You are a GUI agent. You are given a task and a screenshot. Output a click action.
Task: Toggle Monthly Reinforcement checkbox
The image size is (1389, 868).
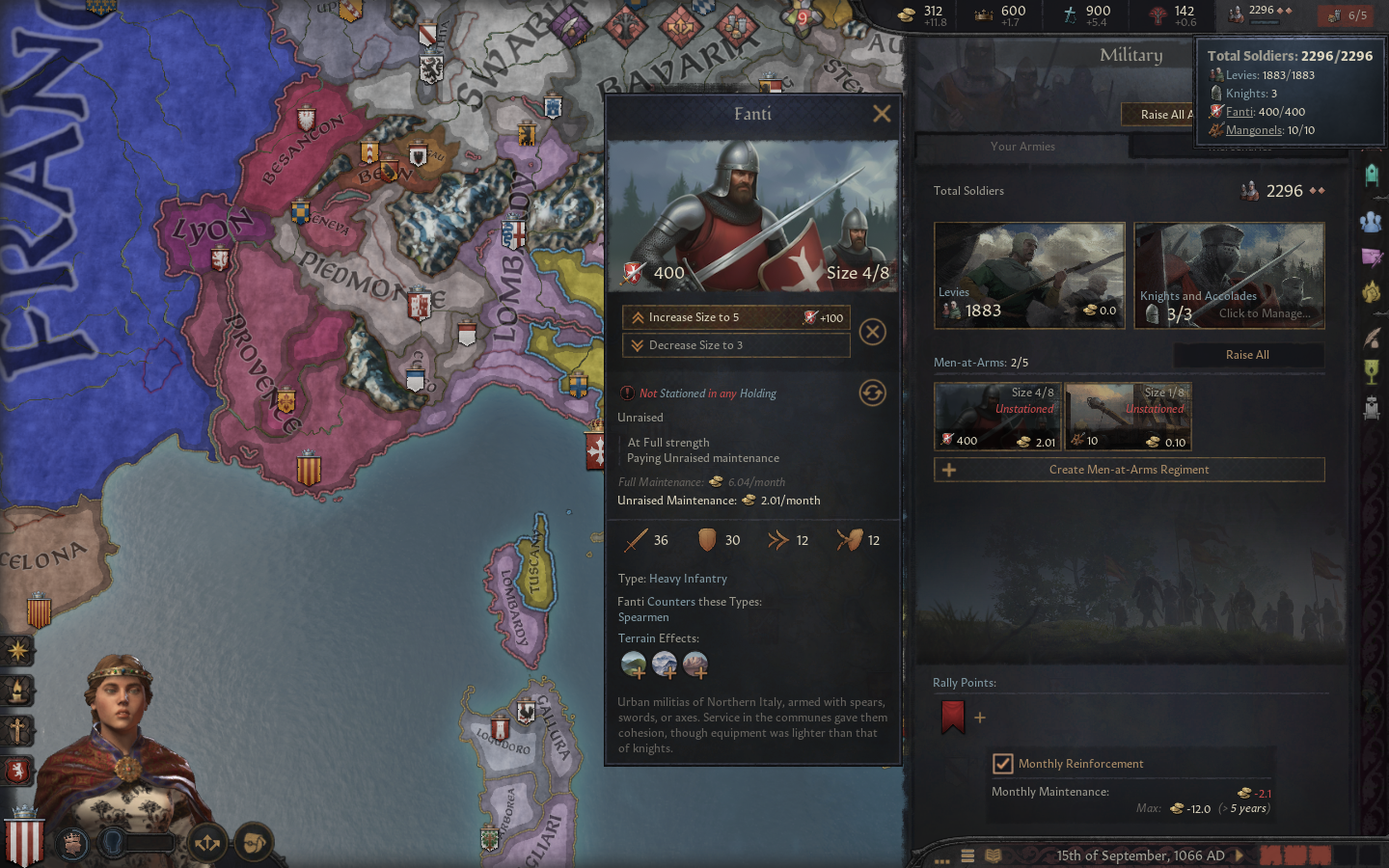tap(1003, 764)
